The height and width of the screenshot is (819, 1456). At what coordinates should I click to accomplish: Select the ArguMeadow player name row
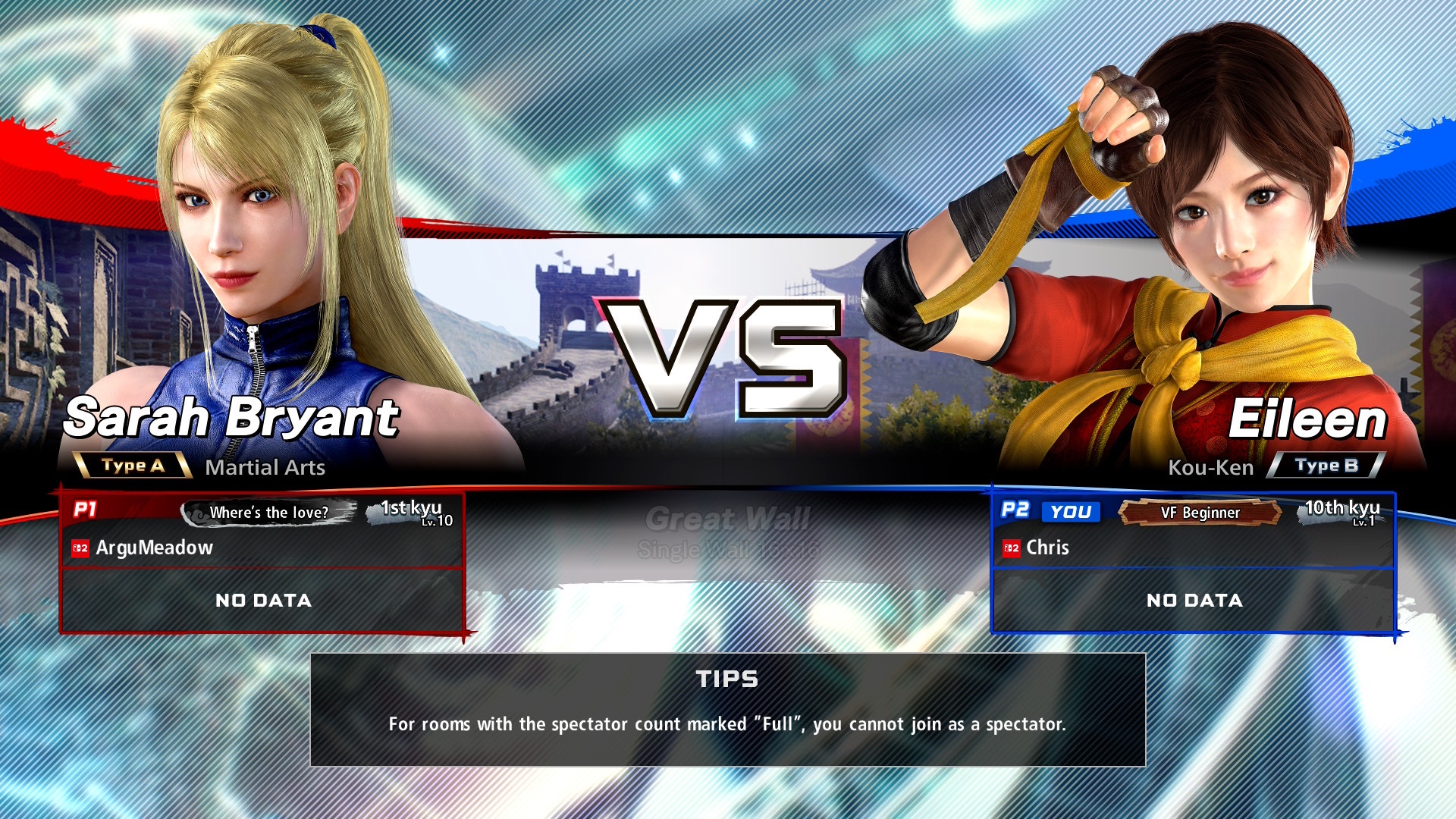point(262,548)
